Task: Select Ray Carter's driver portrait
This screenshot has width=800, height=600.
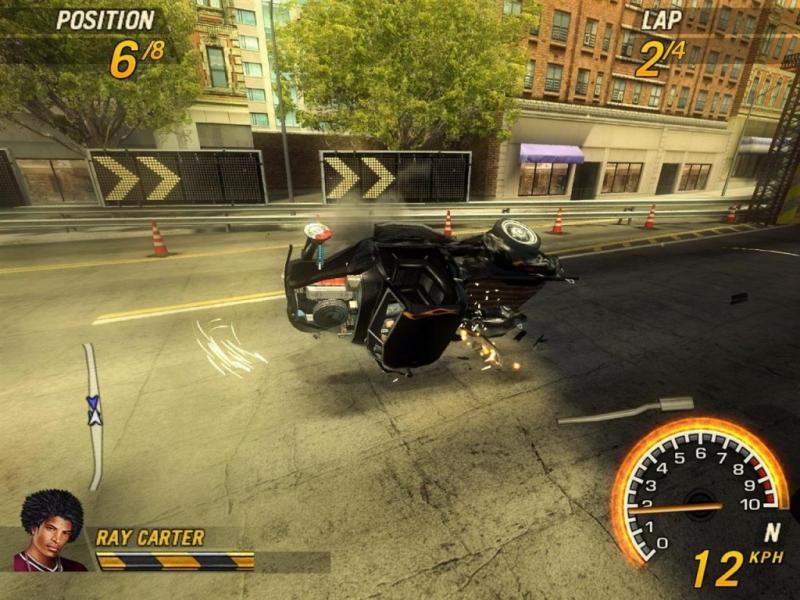Action: point(48,531)
